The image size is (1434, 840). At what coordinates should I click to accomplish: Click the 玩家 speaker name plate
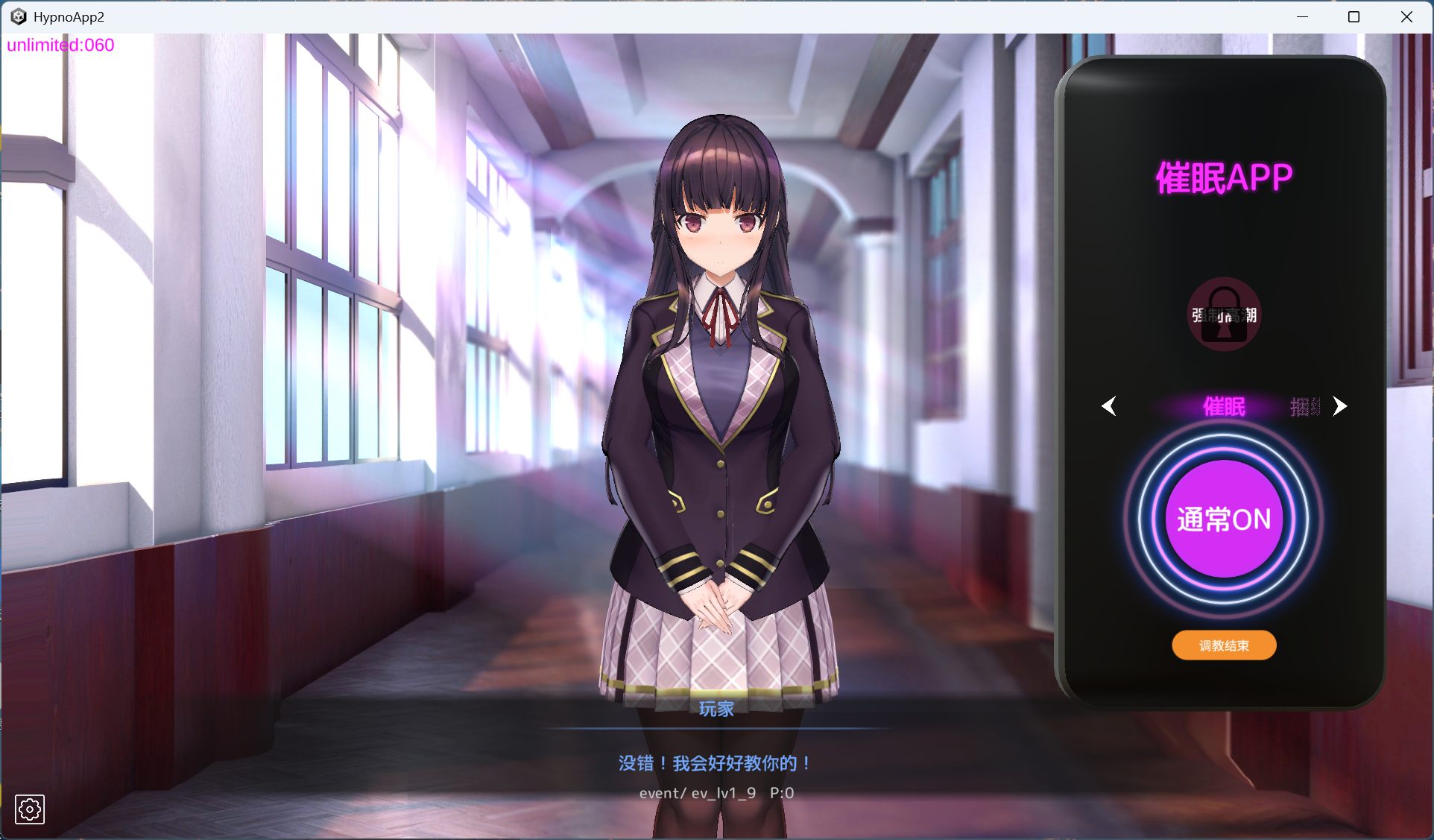[717, 710]
